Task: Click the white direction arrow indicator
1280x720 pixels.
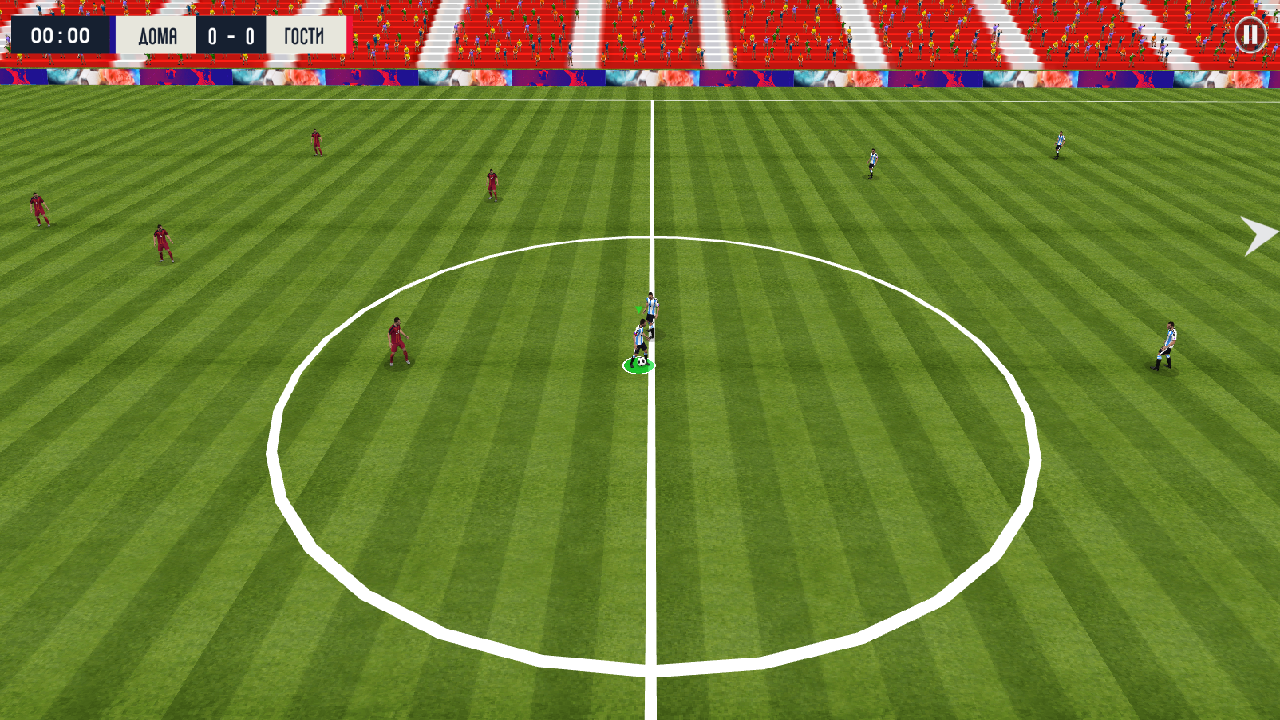Action: pos(1259,235)
